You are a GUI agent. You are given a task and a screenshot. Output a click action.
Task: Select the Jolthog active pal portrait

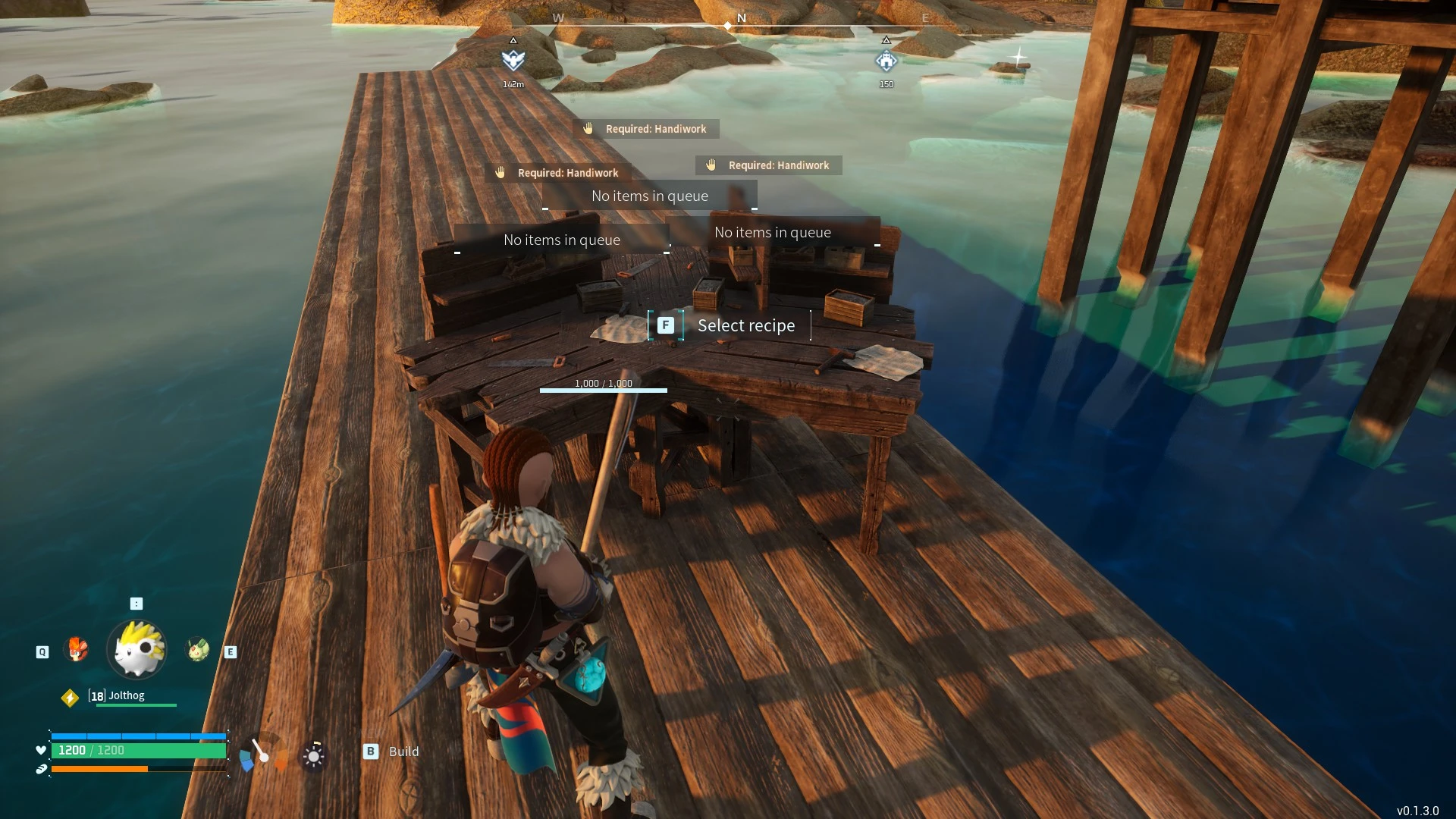tap(136, 649)
